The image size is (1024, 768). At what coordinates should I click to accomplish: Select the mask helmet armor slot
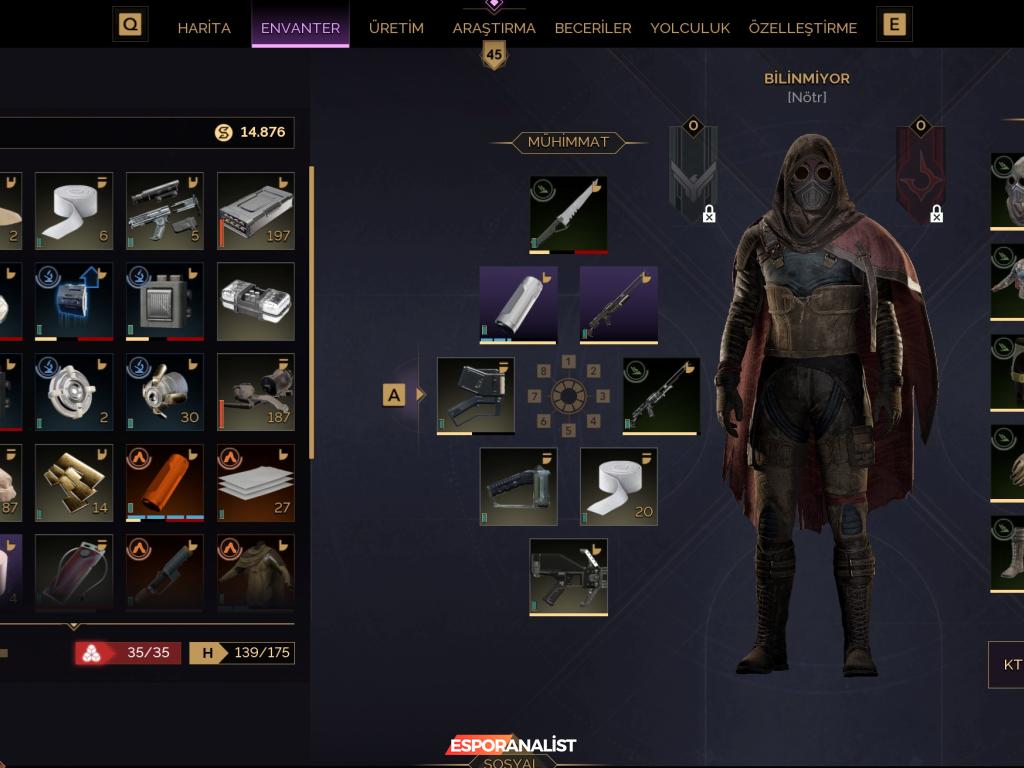pyautogui.click(x=1008, y=190)
